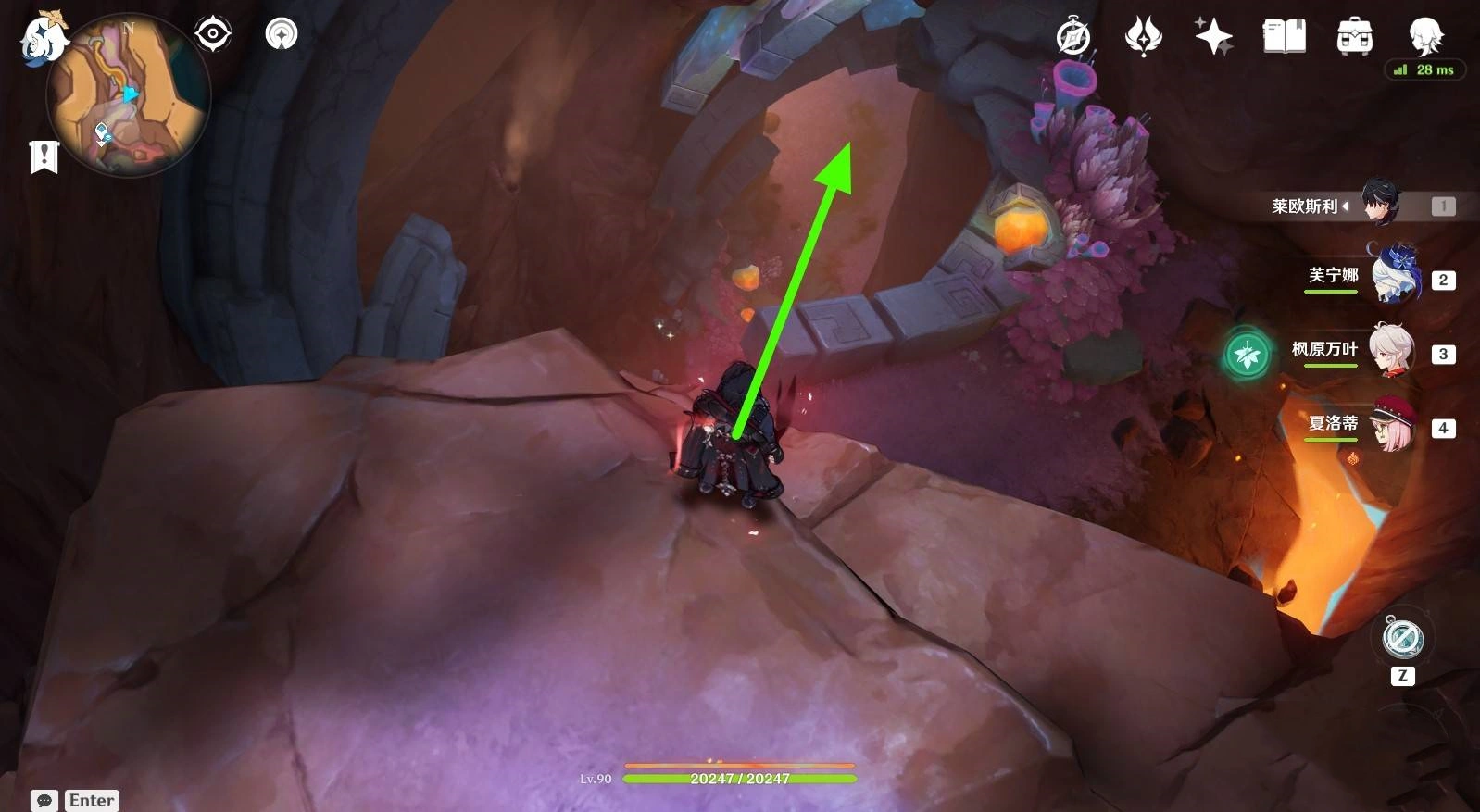Open the Paimon menu
This screenshot has width=1480, height=812.
[44, 39]
